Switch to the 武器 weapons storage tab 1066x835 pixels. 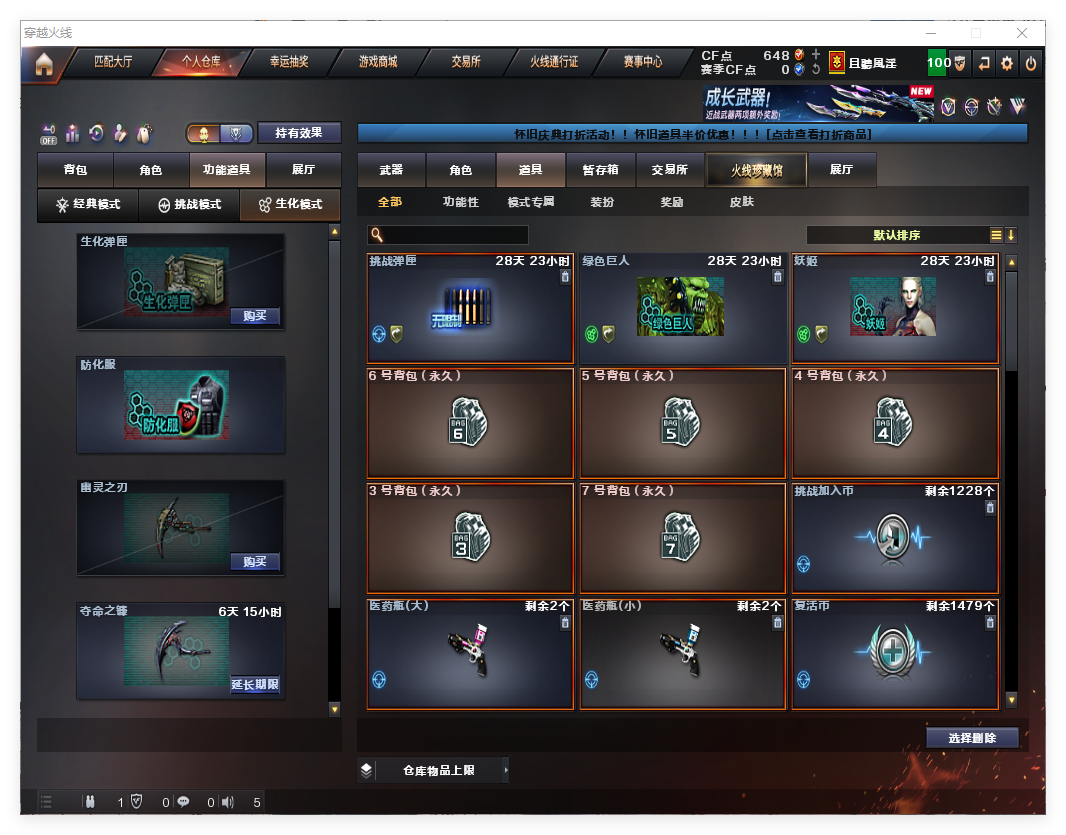coord(391,170)
